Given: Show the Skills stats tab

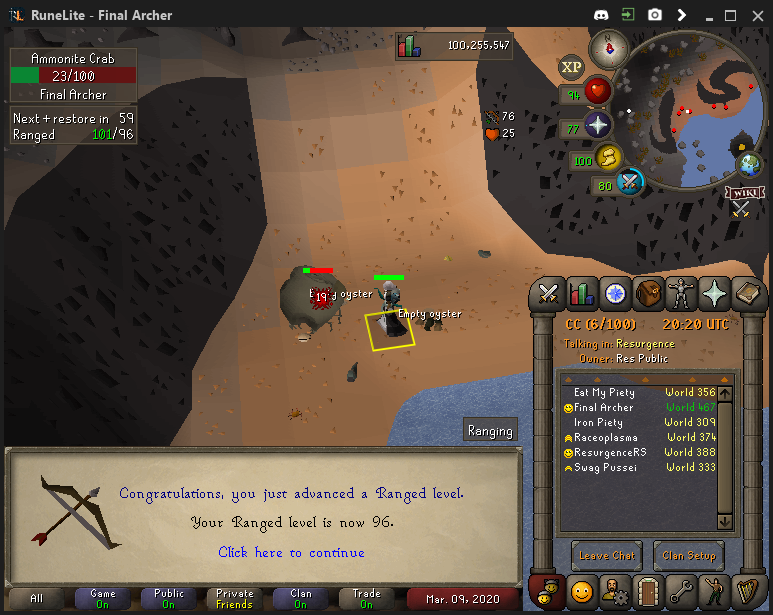Looking at the screenshot, I should (x=582, y=293).
